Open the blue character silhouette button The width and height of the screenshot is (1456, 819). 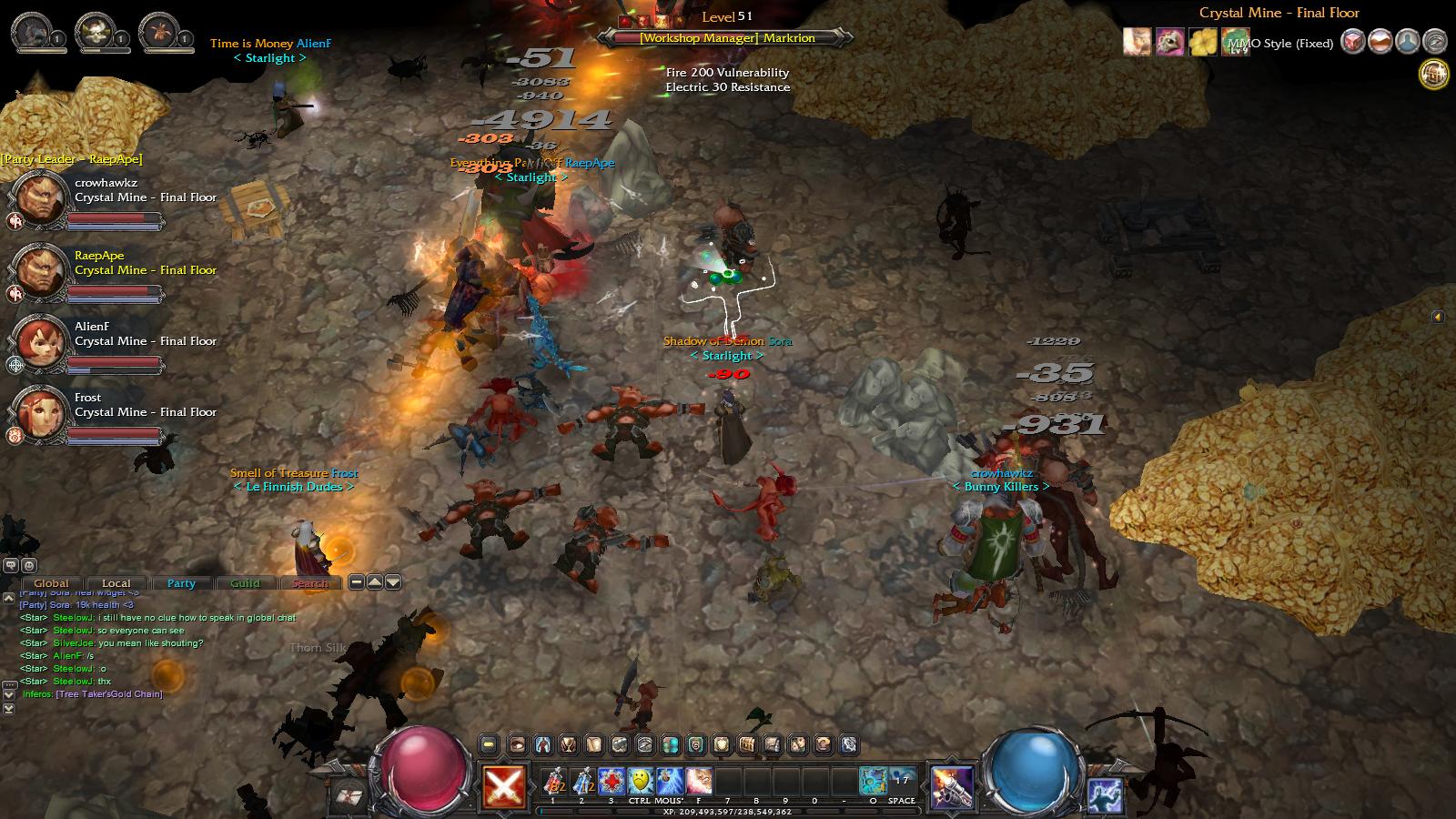coord(1407,42)
